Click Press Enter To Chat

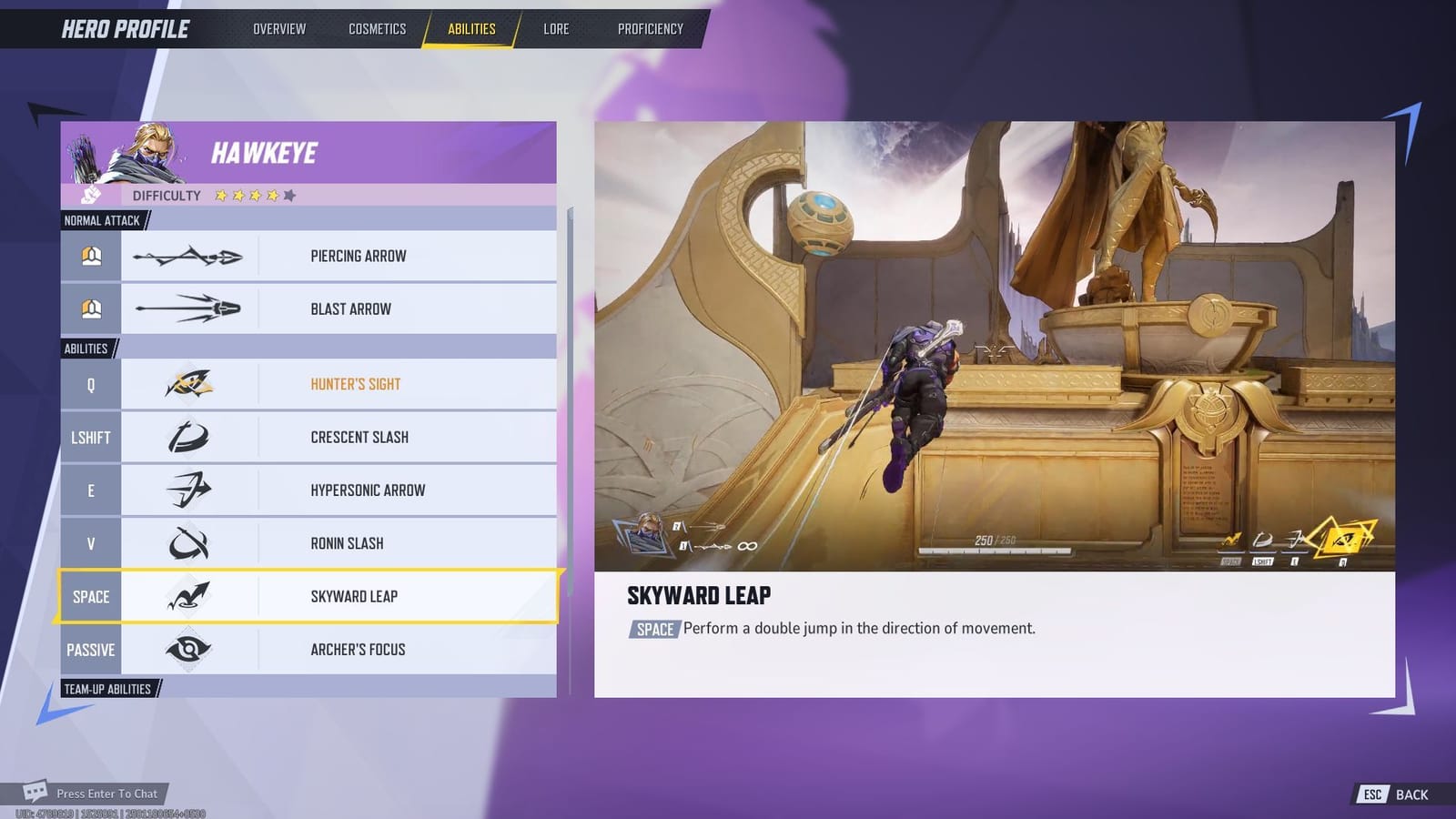106,794
